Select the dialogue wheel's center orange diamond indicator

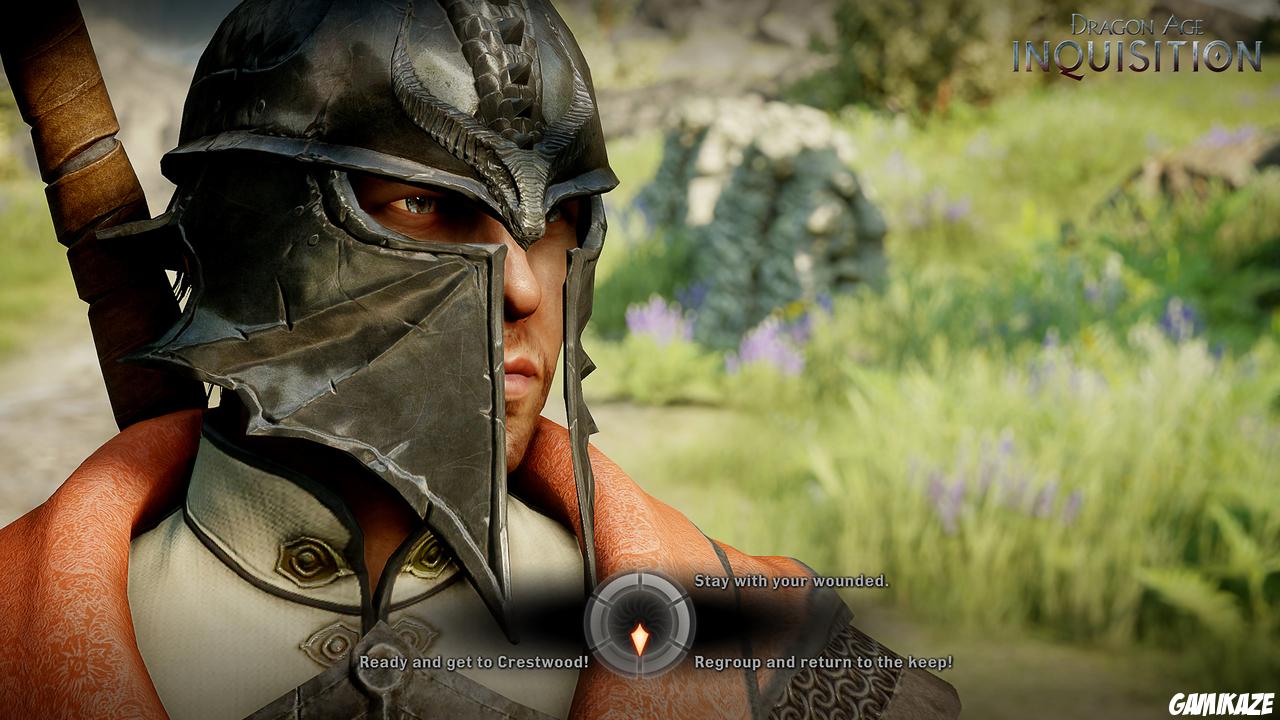(640, 636)
